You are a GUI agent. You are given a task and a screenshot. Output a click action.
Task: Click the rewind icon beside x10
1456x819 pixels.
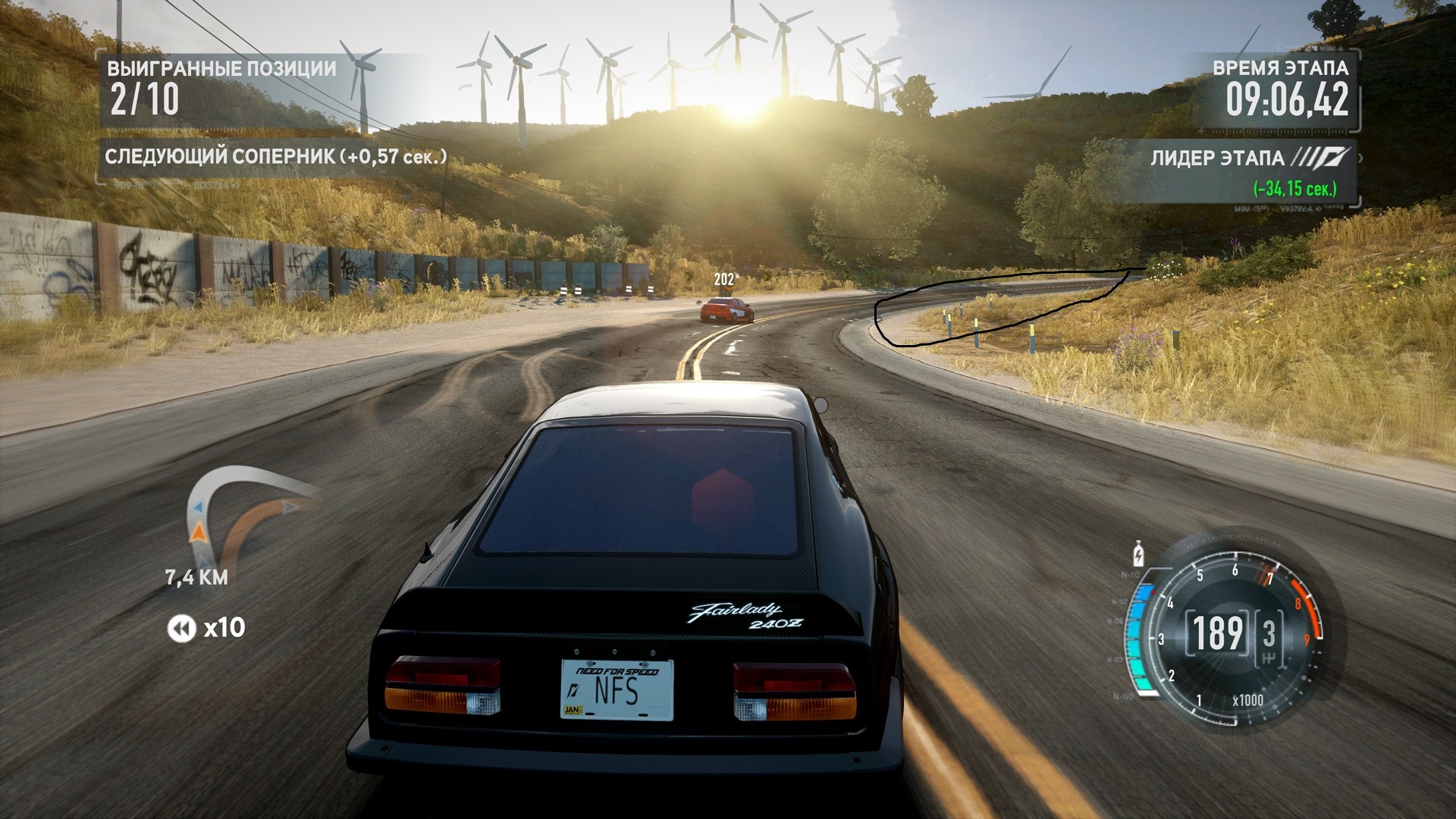point(181,628)
